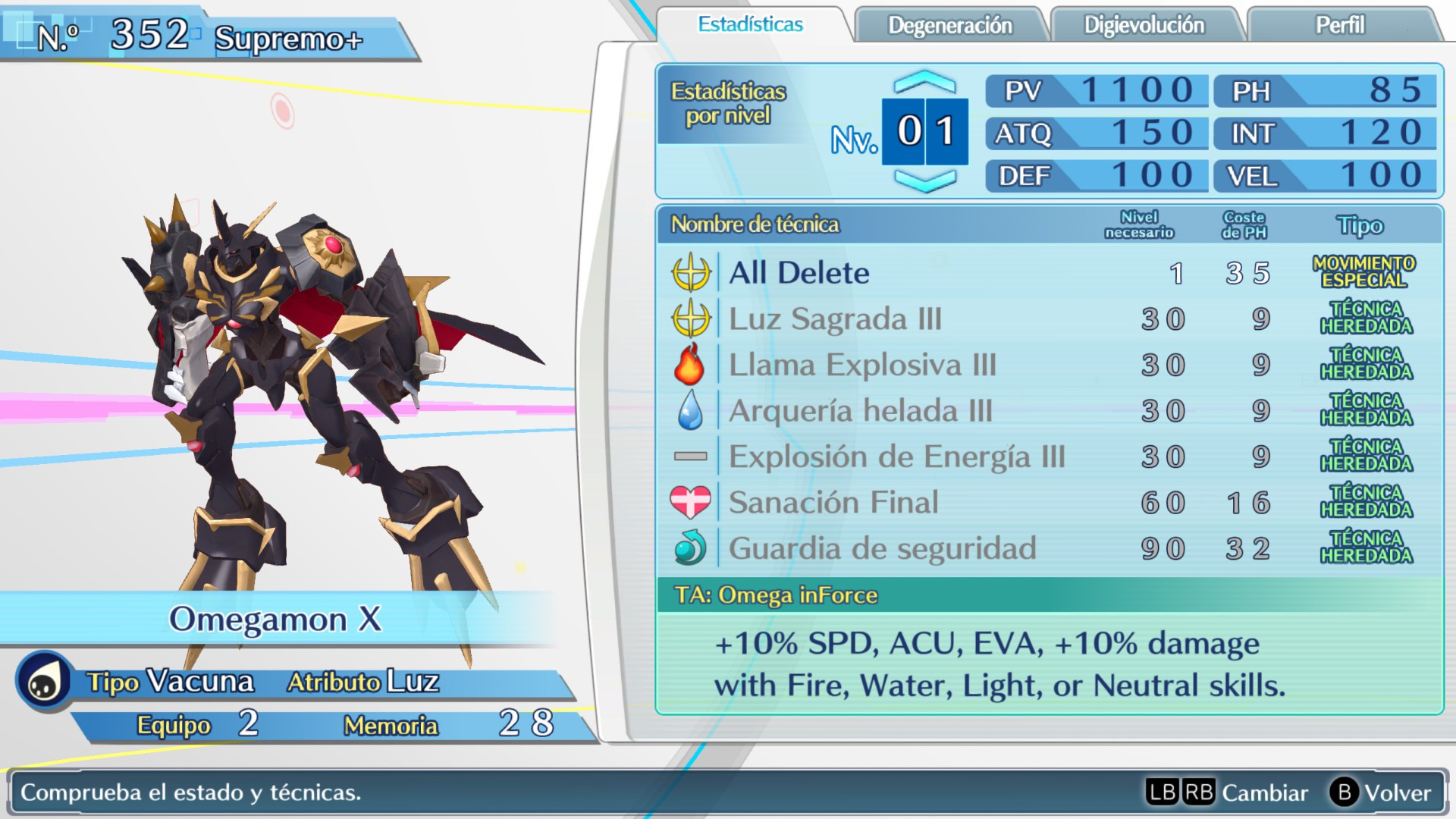Expand the Nombre de técnica column header
Screen dimensions: 1456x819
click(x=753, y=225)
